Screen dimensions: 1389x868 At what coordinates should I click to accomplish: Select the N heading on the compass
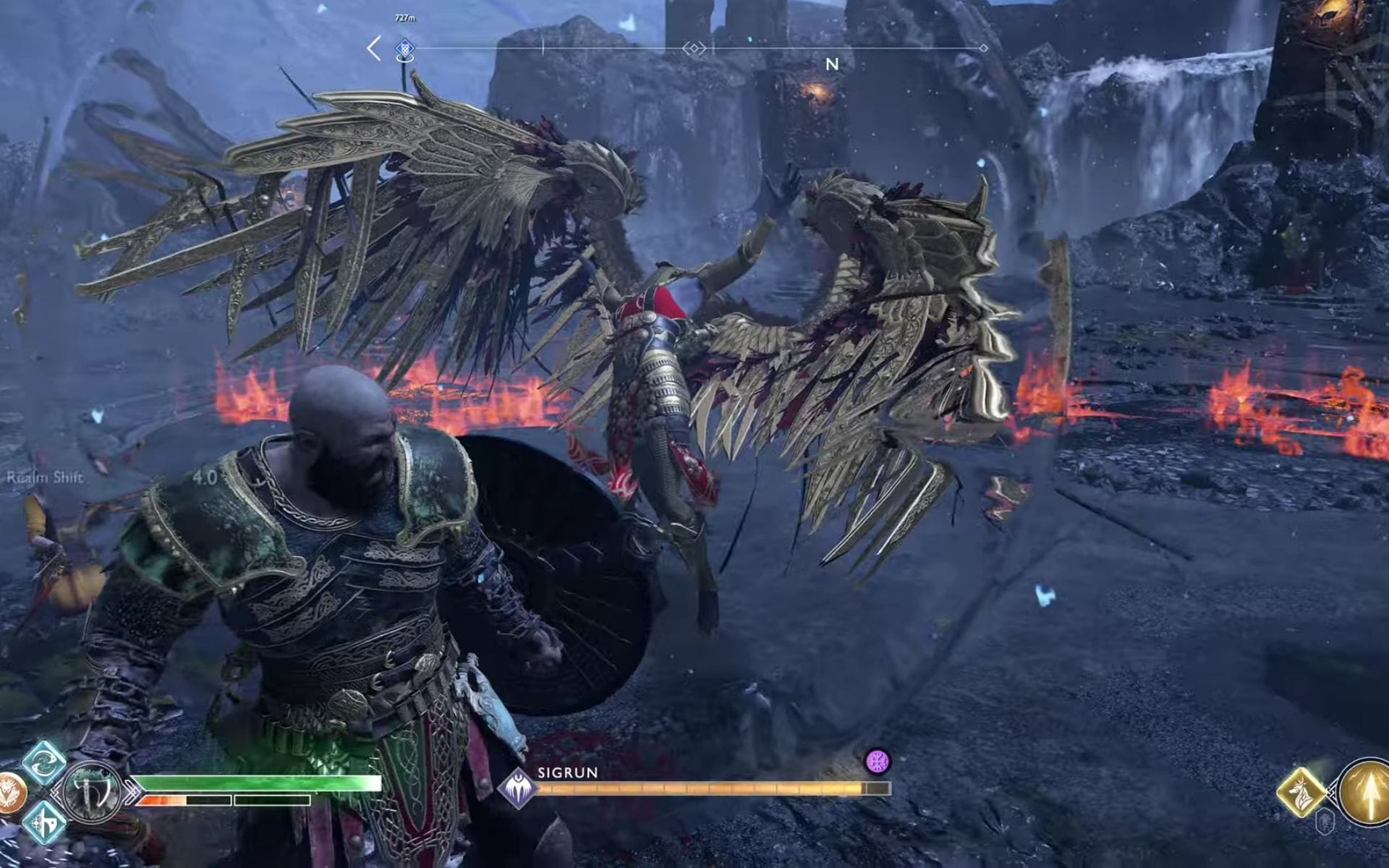(831, 64)
